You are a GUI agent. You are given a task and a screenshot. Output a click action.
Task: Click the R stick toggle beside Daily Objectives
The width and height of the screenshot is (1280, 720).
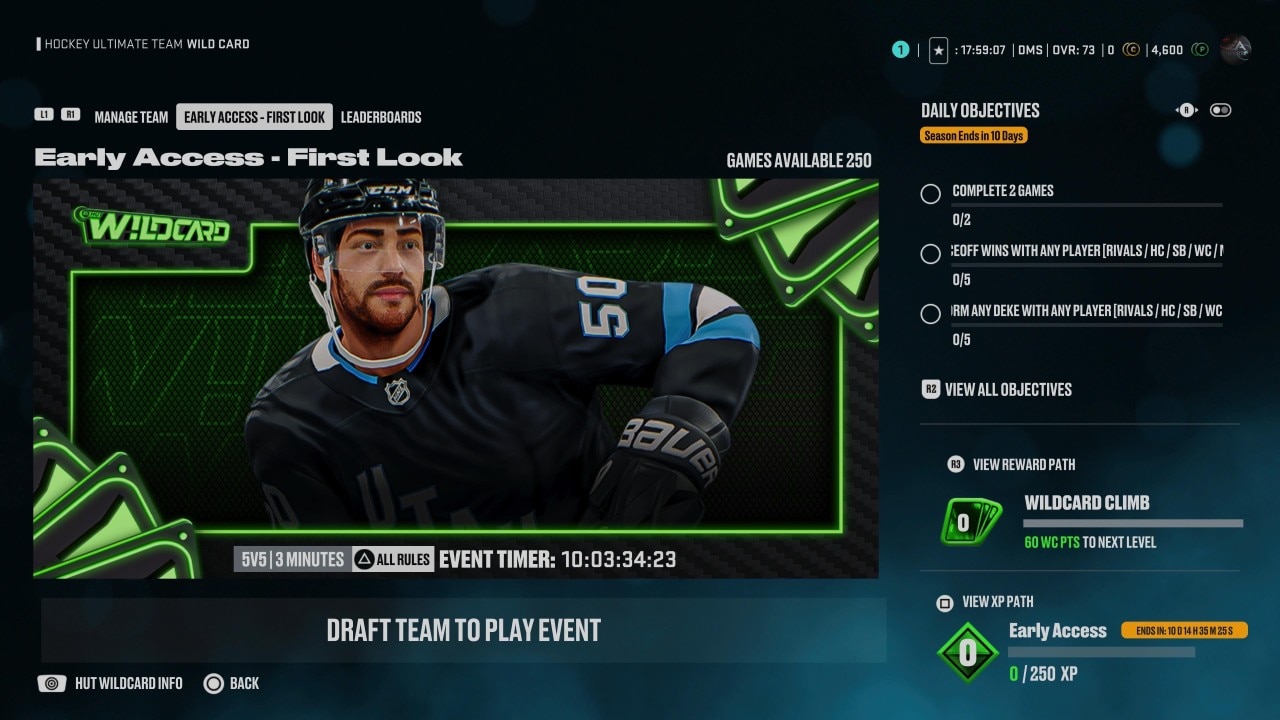[1186, 110]
